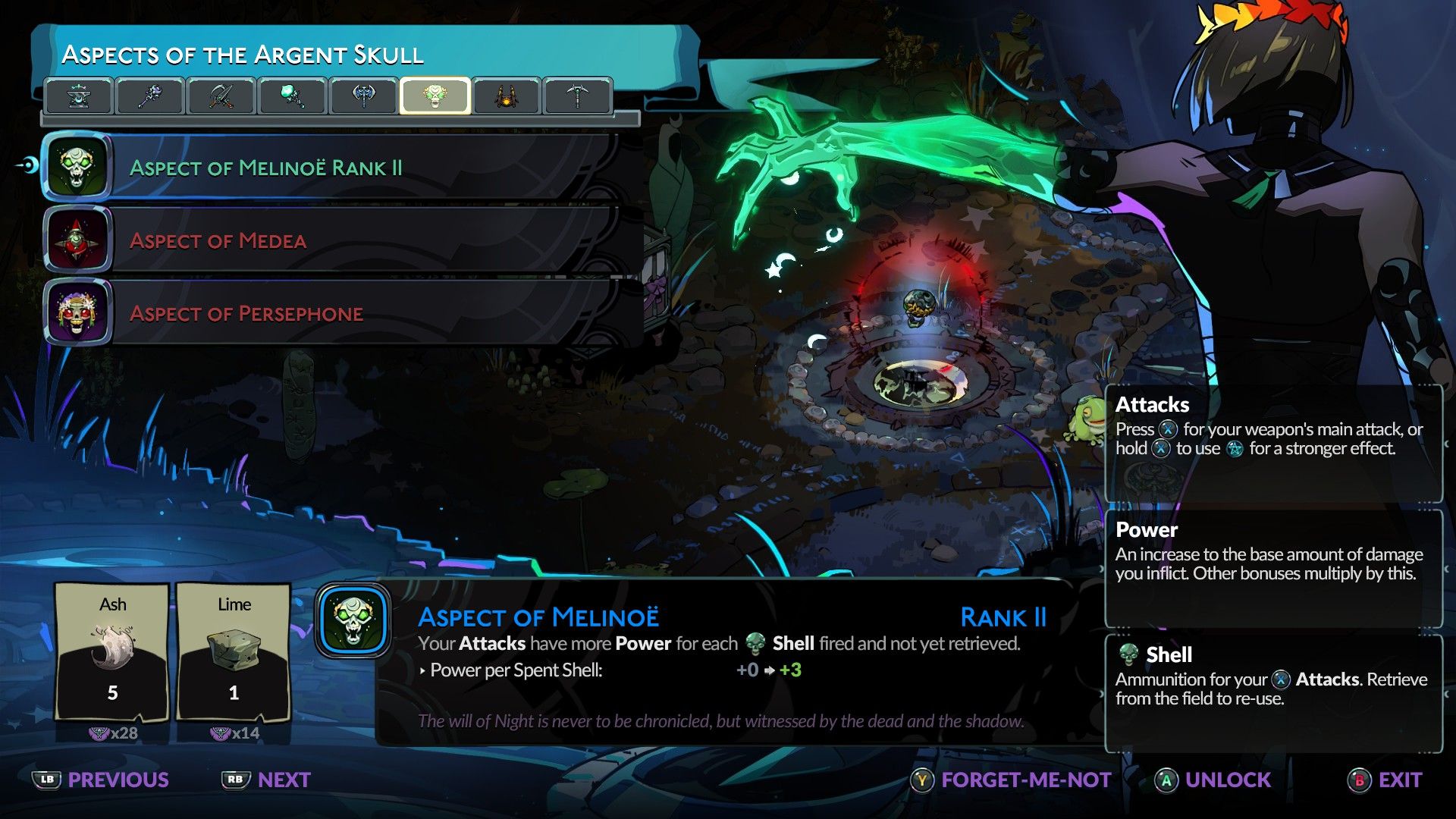The height and width of the screenshot is (819, 1456).
Task: Open the Umbral Flames torch tab
Action: click(x=293, y=96)
